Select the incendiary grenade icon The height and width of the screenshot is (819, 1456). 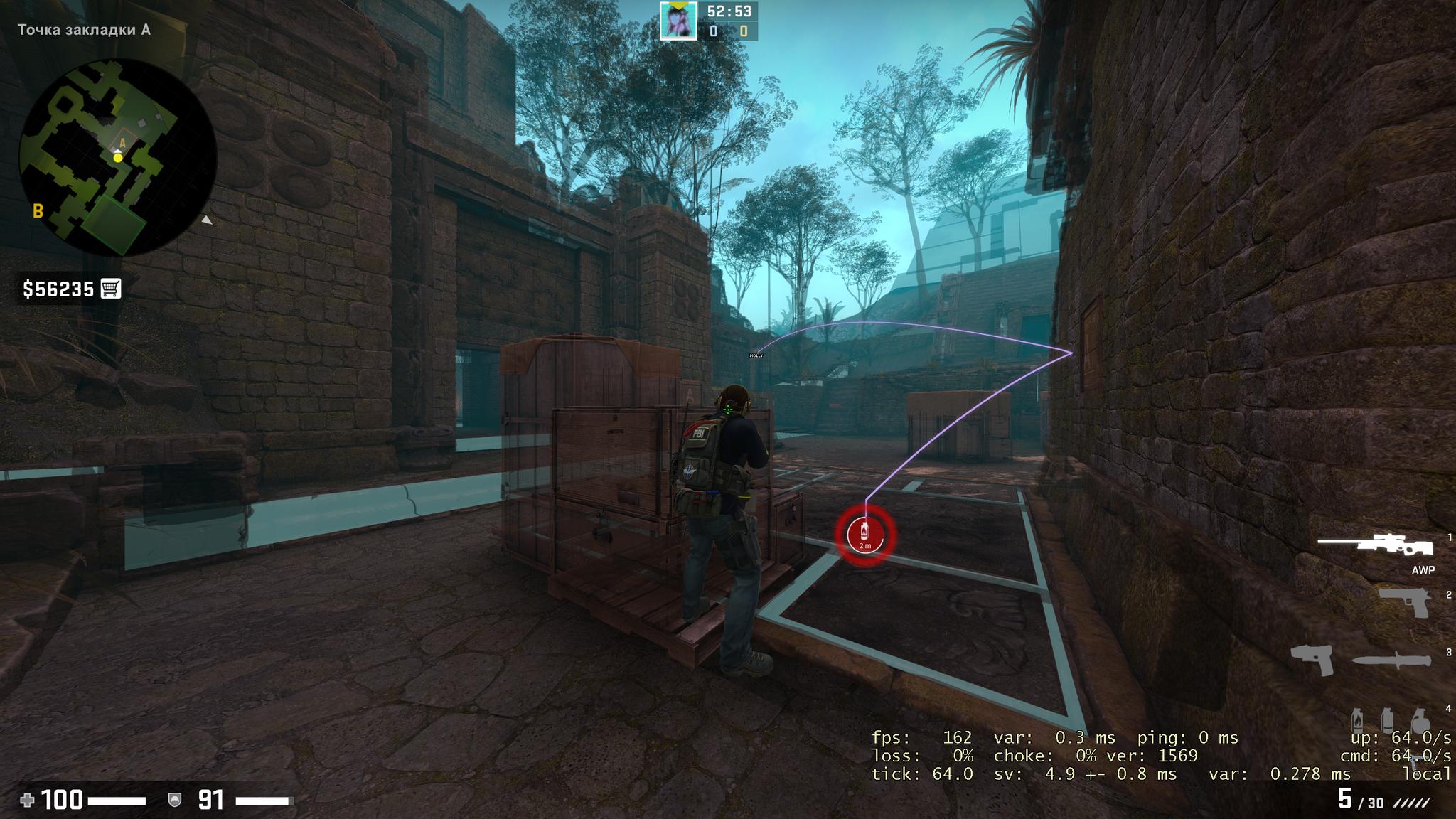[1358, 720]
